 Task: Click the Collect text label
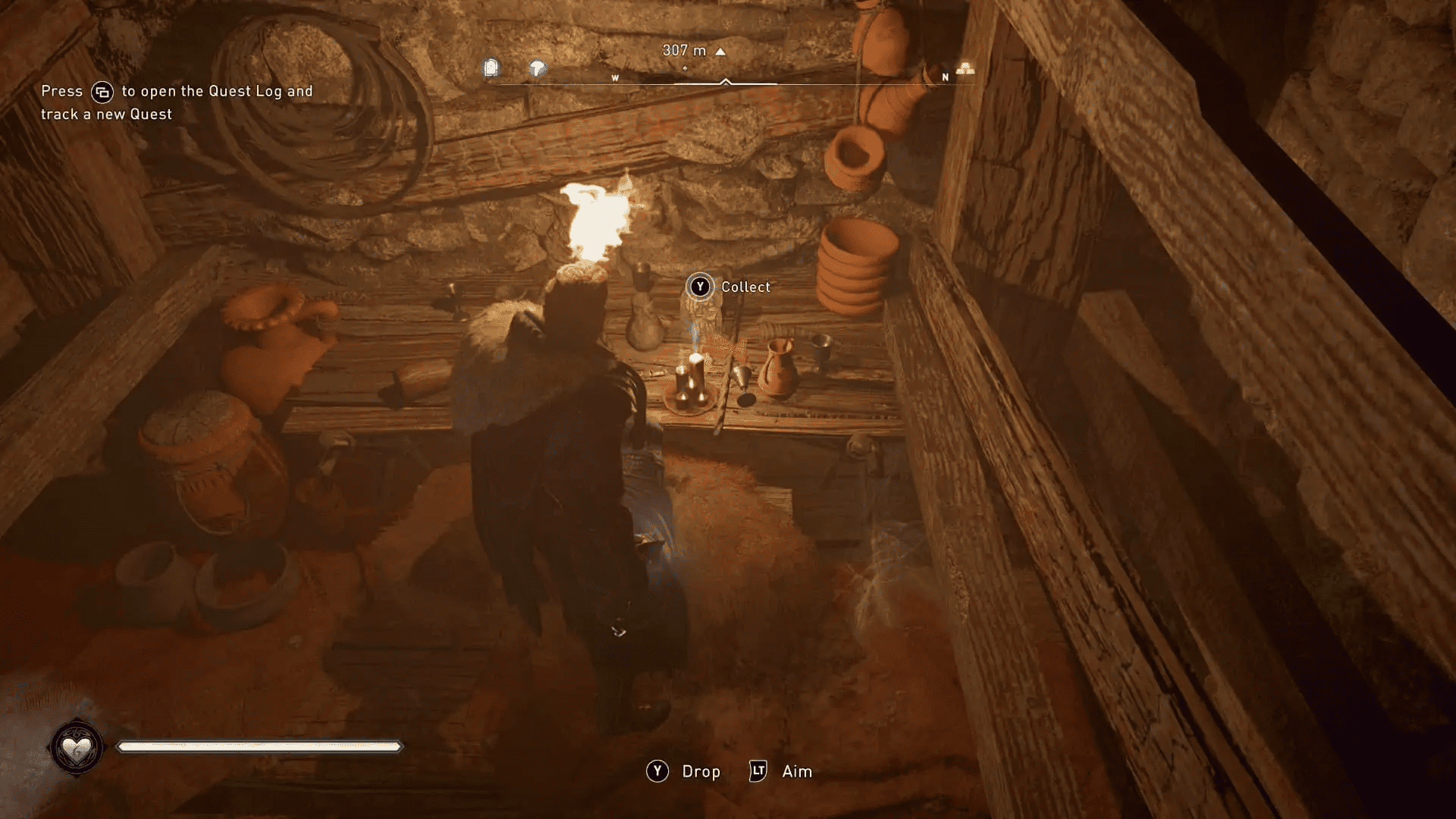pyautogui.click(x=745, y=287)
